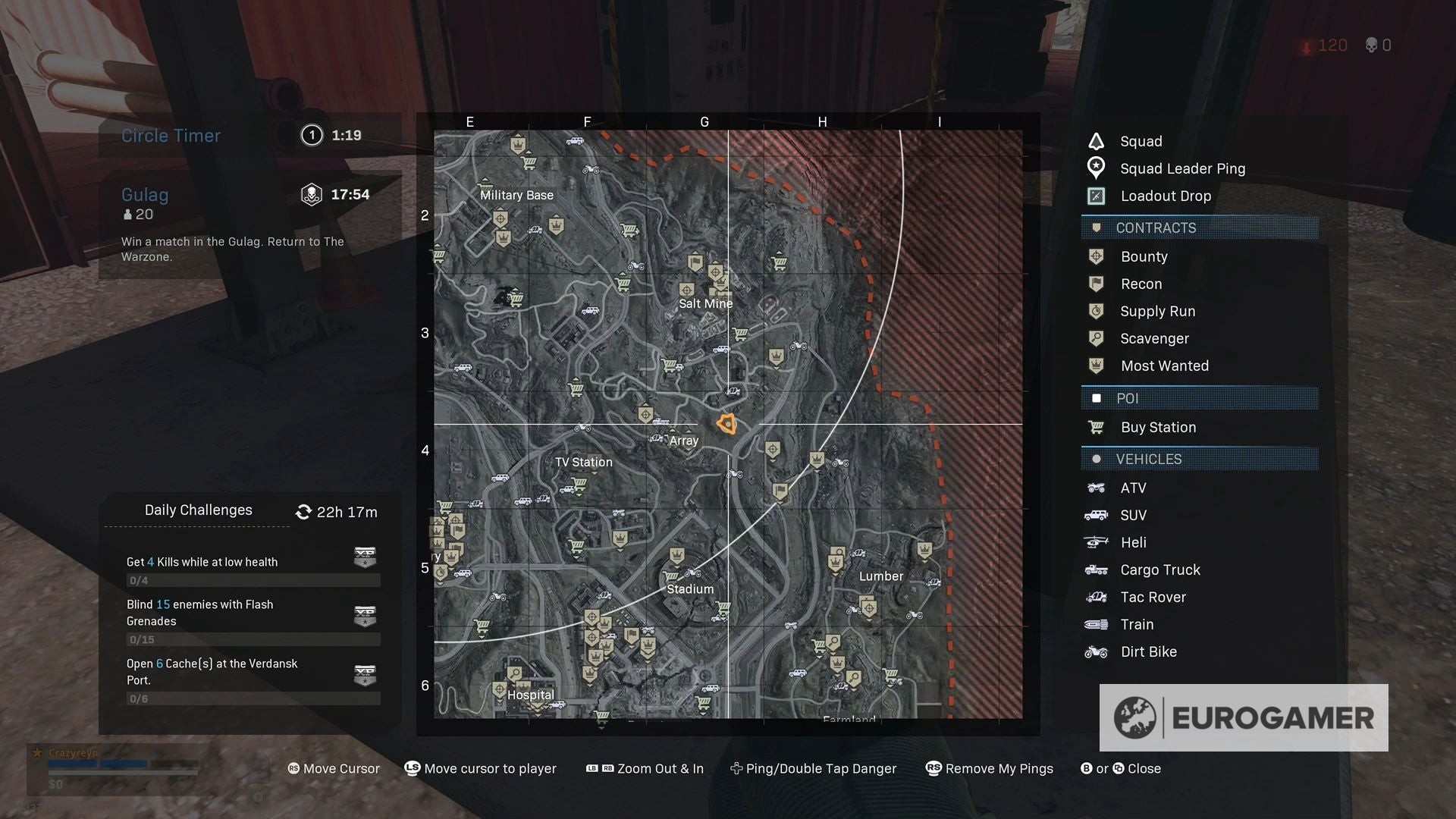Image resolution: width=1456 pixels, height=819 pixels.
Task: Select Scavenger in the contracts legend
Action: 1154,338
